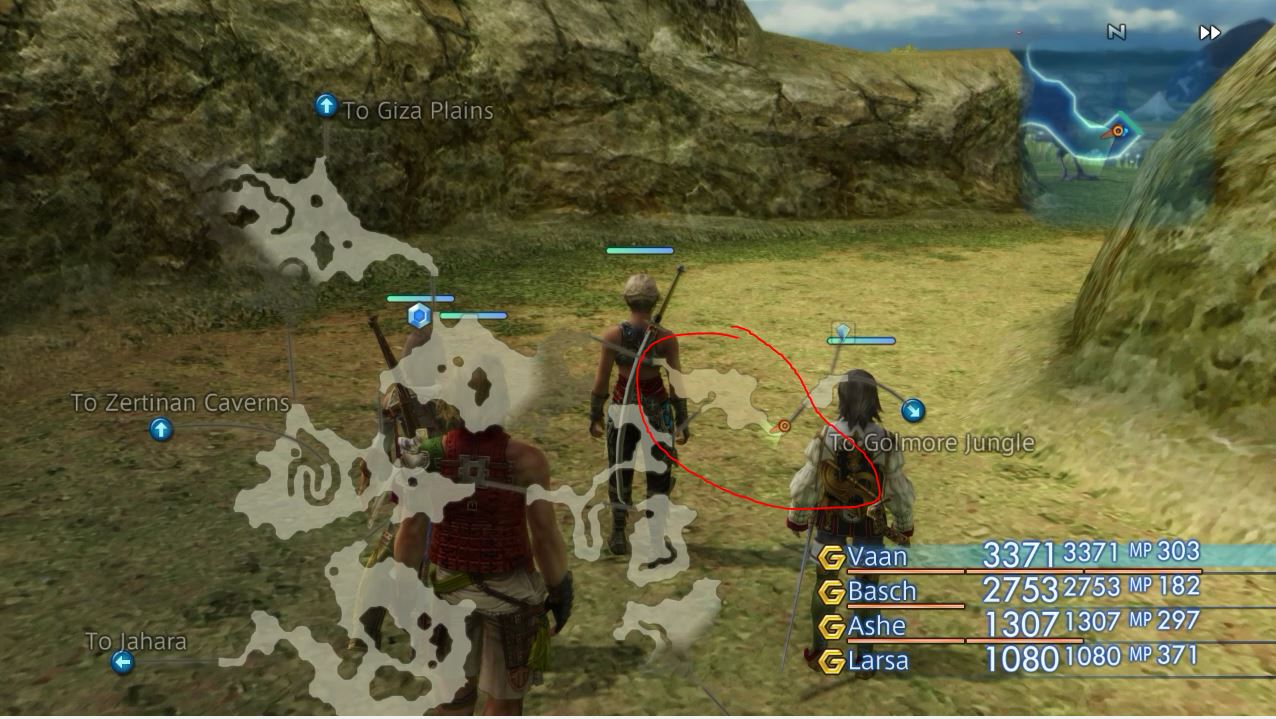Toggle the fast-forward speed icon

[x=1210, y=33]
